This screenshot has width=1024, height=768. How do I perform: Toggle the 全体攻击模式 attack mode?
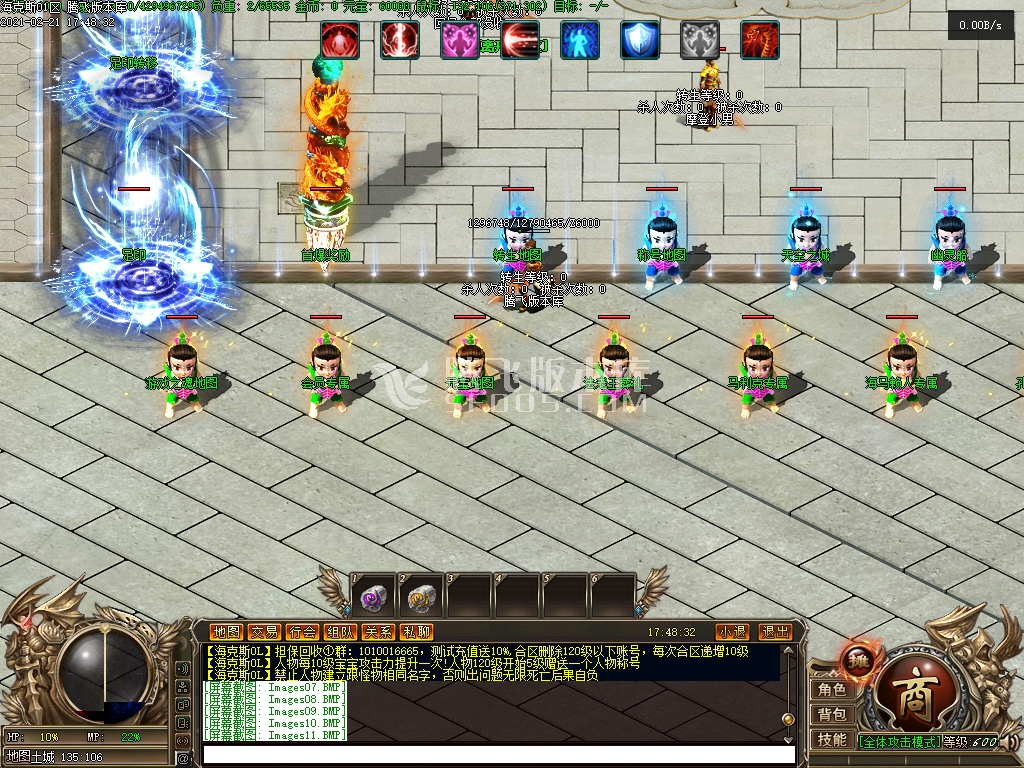899,742
